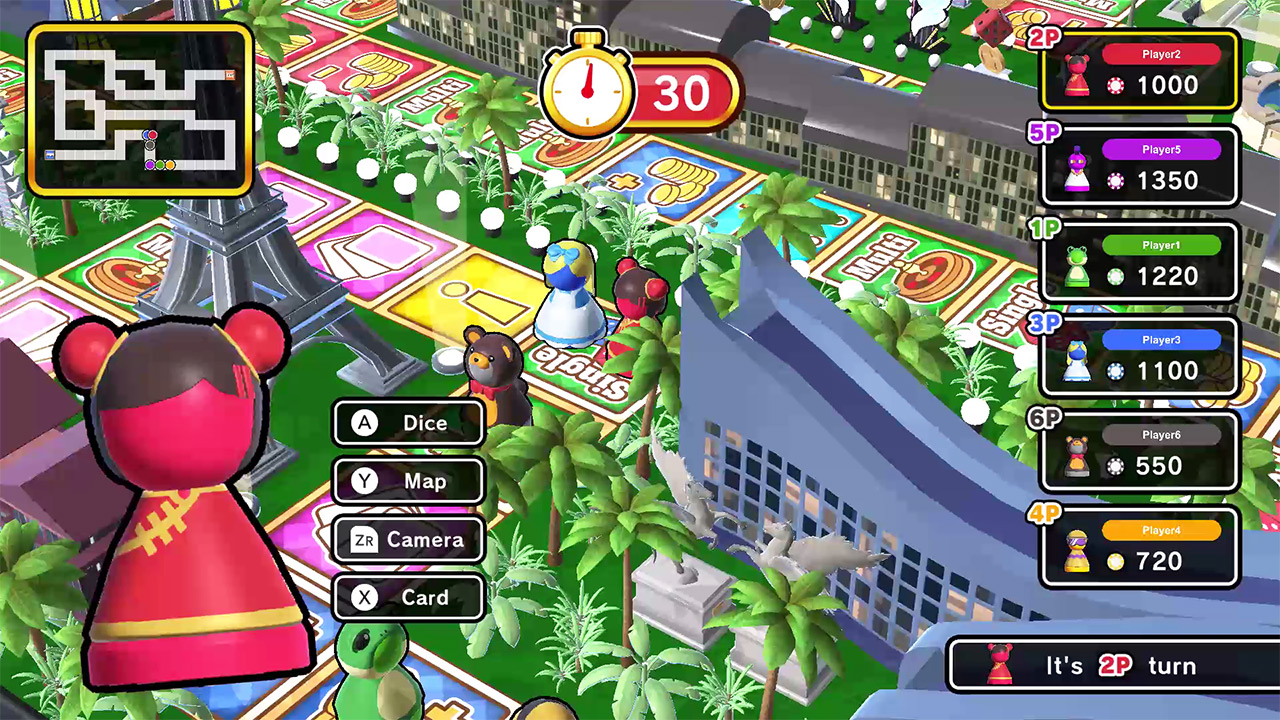Toggle the Map view with Y
Image resolution: width=1280 pixels, height=720 pixels.
407,481
